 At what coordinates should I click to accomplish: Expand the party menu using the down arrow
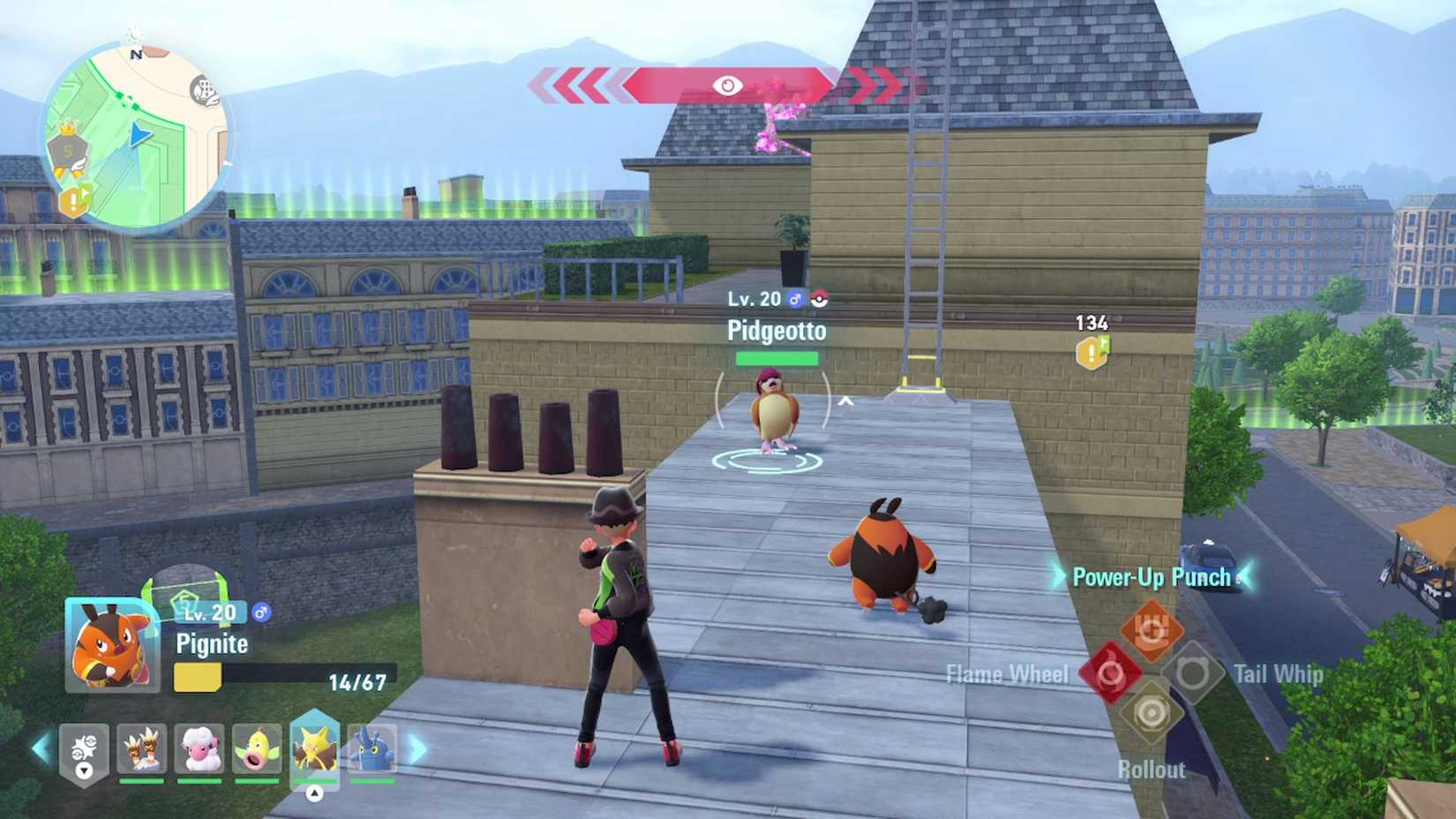(x=84, y=770)
